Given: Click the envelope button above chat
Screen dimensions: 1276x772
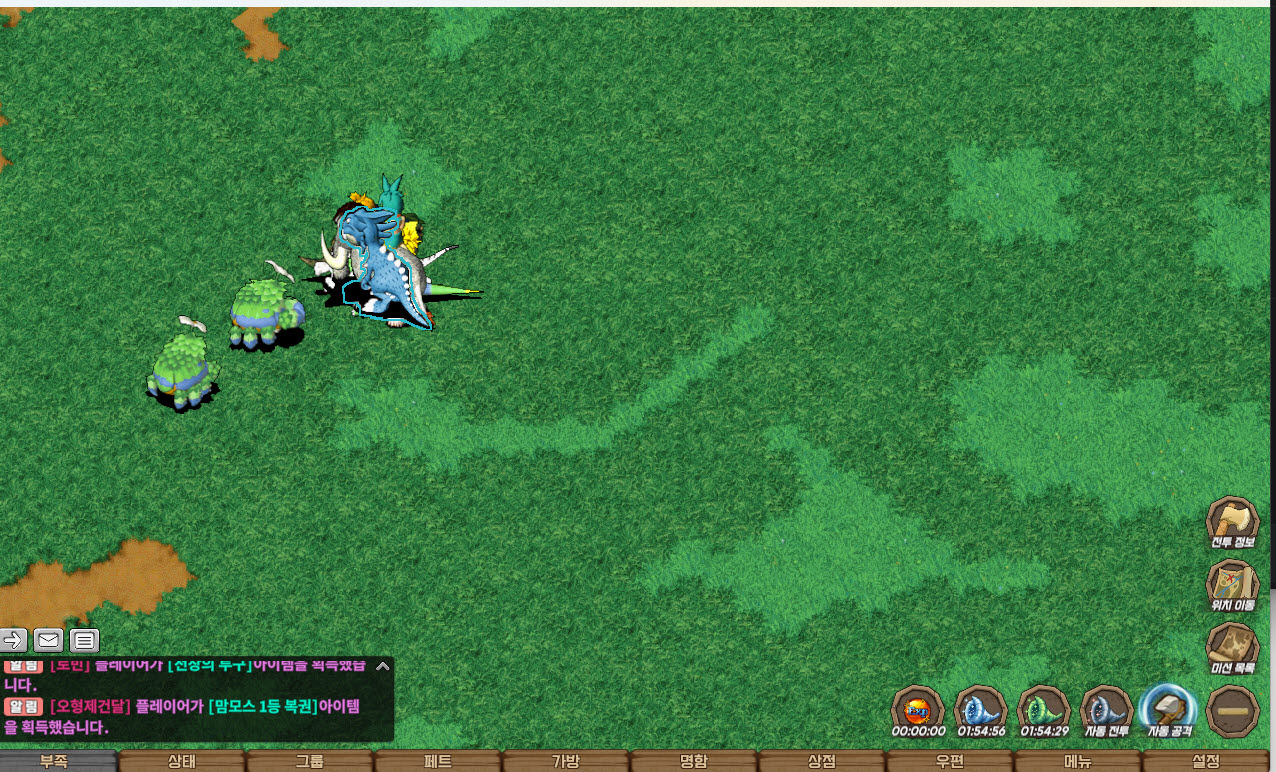Looking at the screenshot, I should (x=48, y=640).
